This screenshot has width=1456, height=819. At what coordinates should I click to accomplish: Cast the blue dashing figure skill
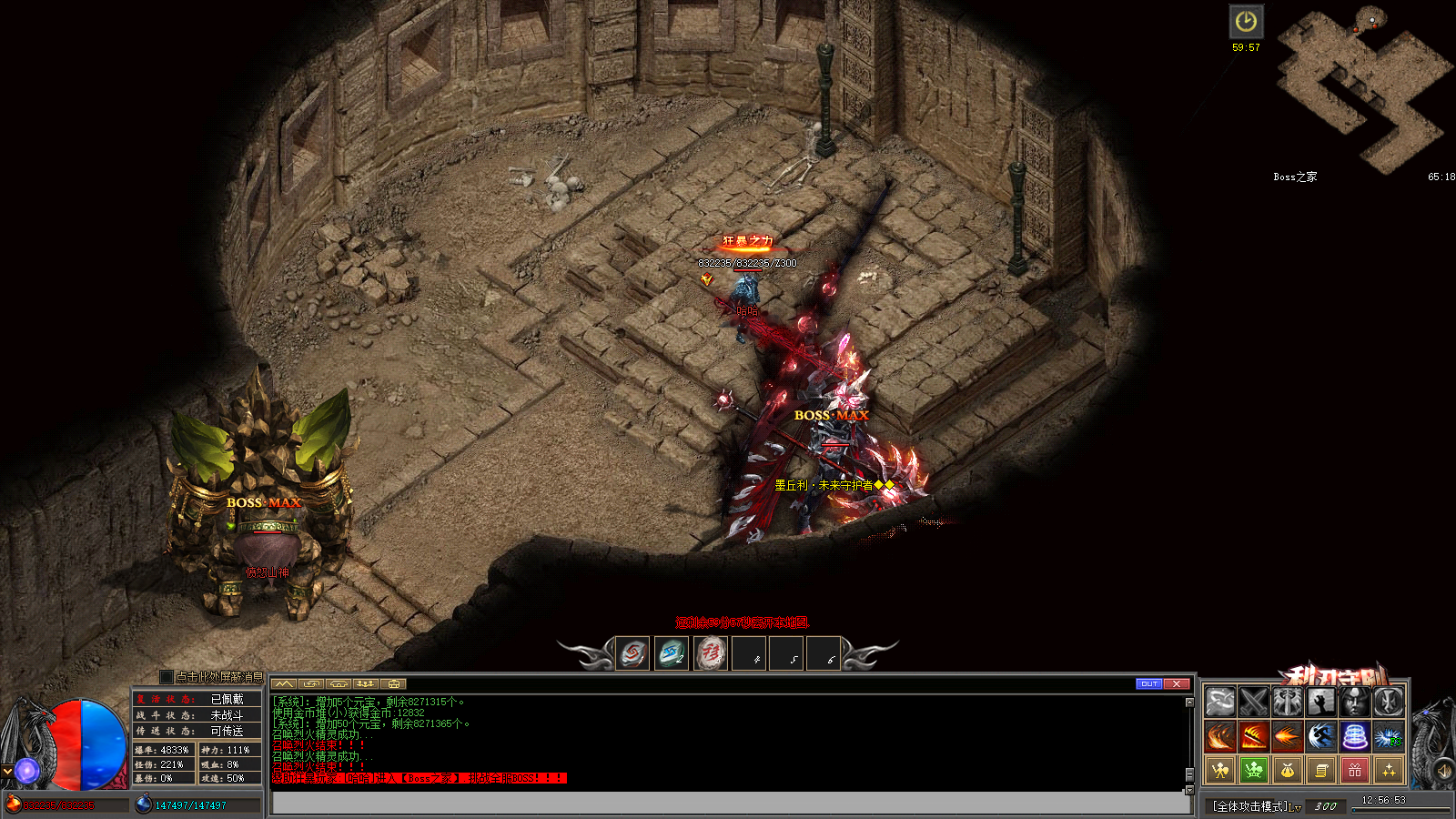[1321, 735]
